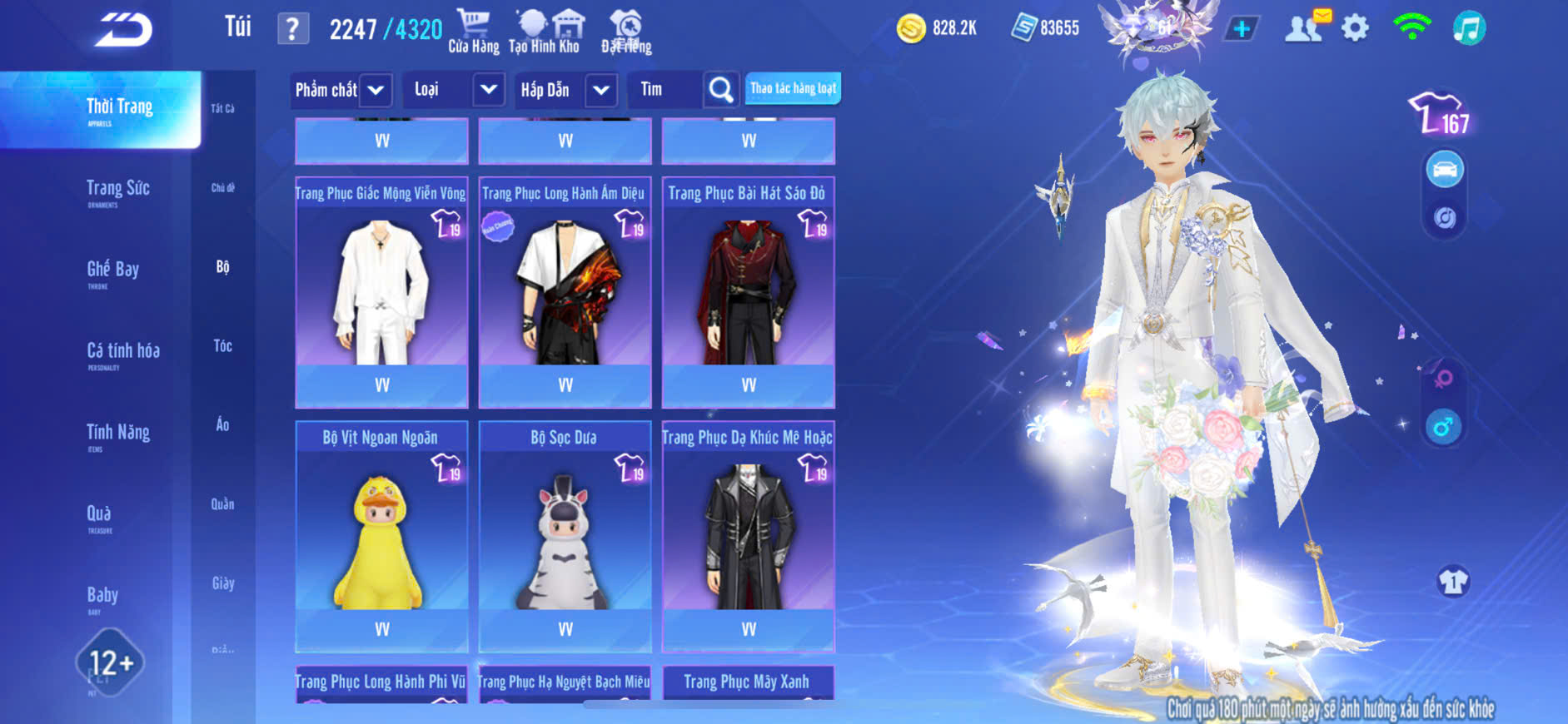Choose the Tóc sub-category
Screen dimensions: 1568x724
click(x=222, y=345)
